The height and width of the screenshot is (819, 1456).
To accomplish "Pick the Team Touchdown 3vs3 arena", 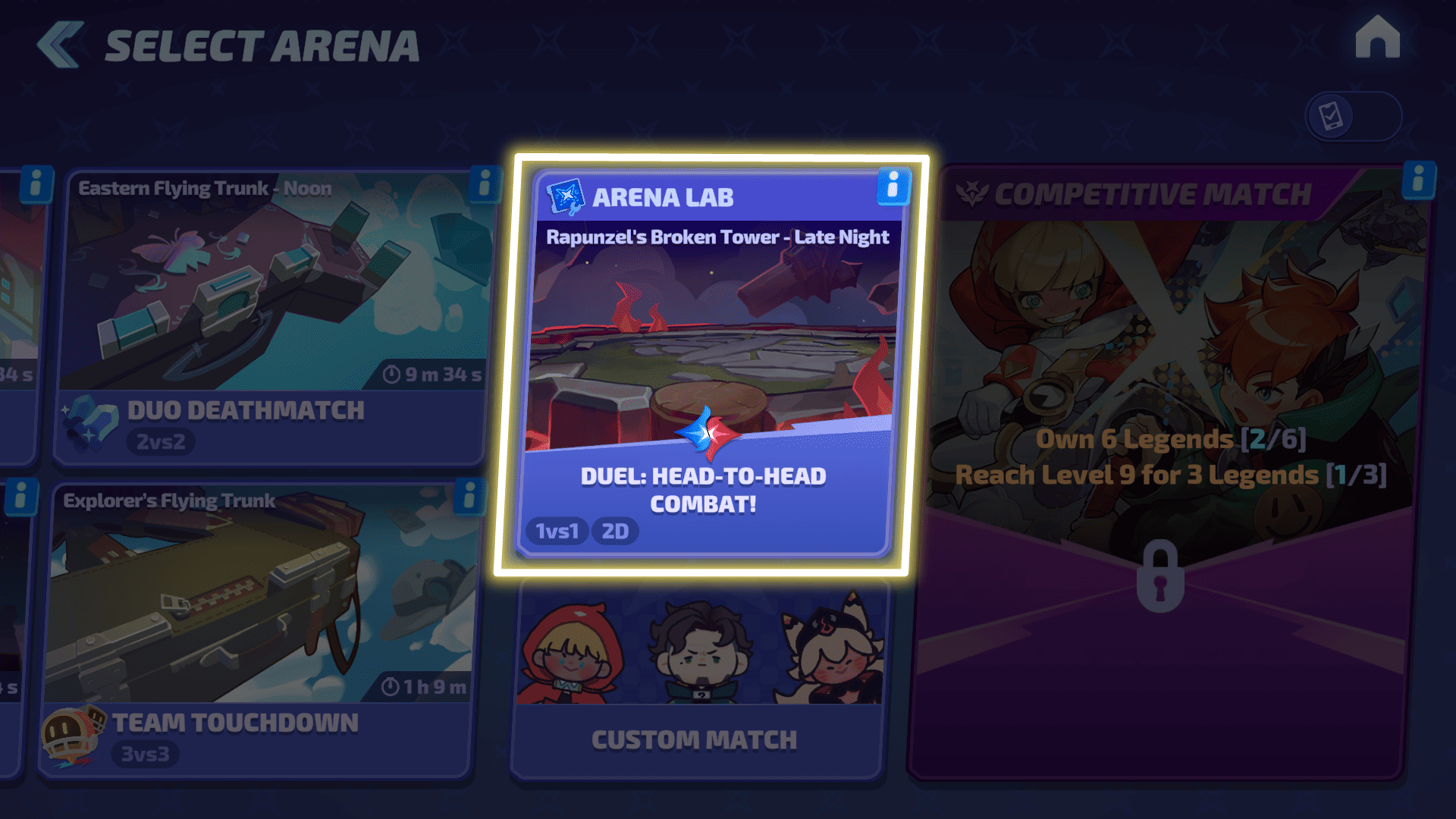I will [x=258, y=629].
